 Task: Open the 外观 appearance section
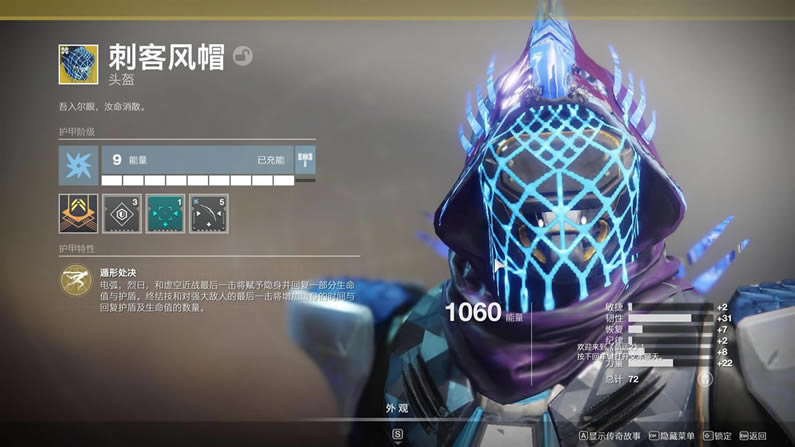click(397, 408)
